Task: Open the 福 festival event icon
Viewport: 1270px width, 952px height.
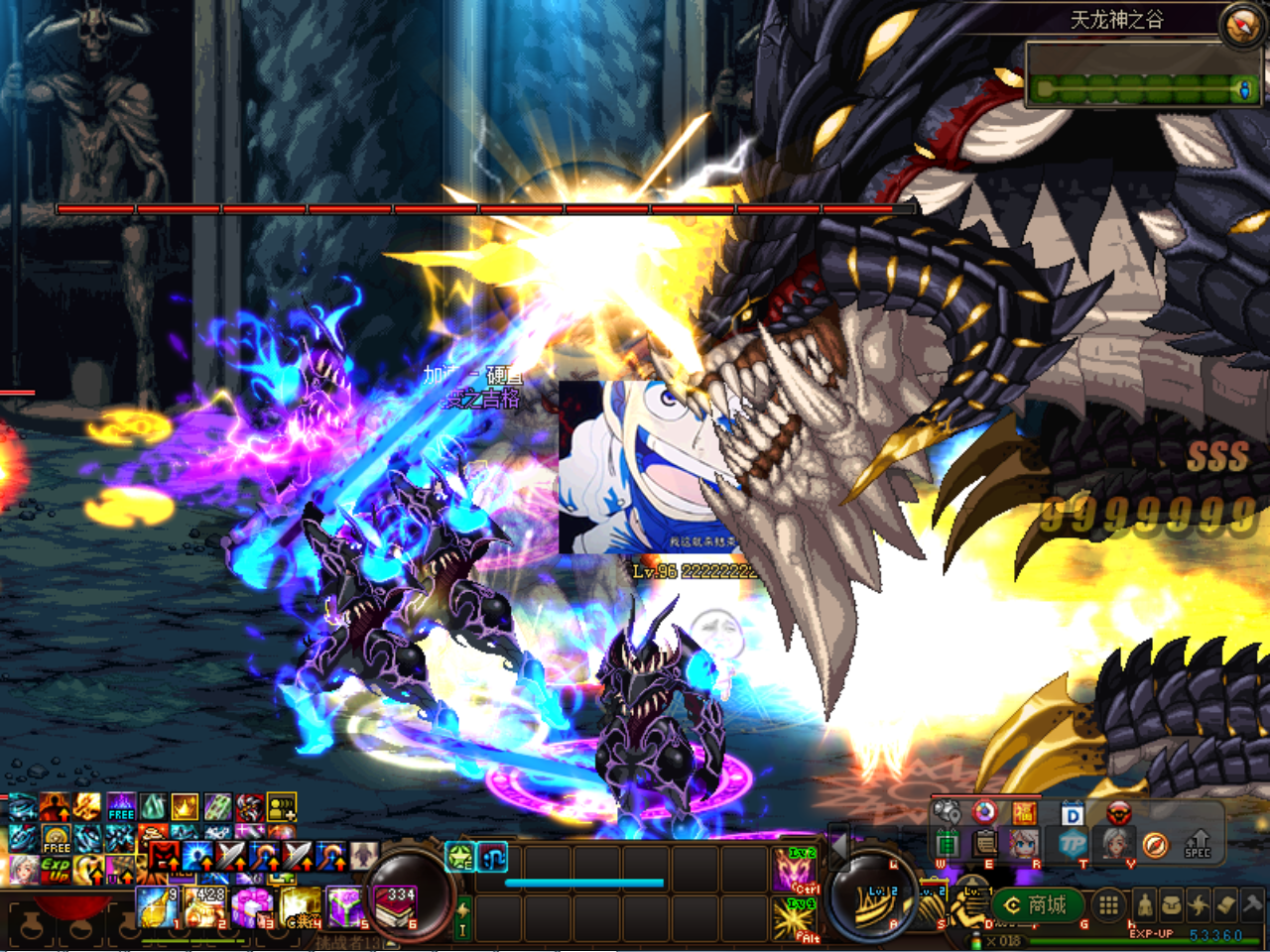Action: click(1024, 813)
